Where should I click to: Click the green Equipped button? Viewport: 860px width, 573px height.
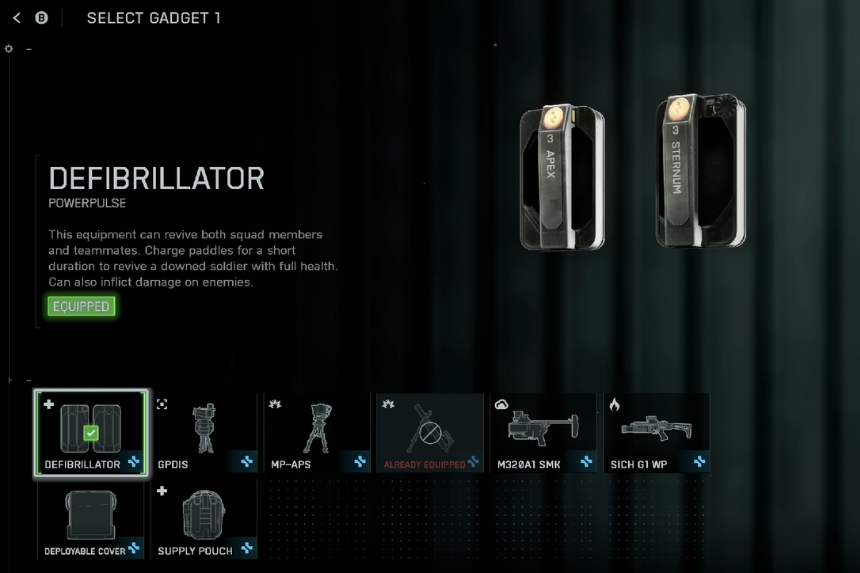(x=81, y=306)
